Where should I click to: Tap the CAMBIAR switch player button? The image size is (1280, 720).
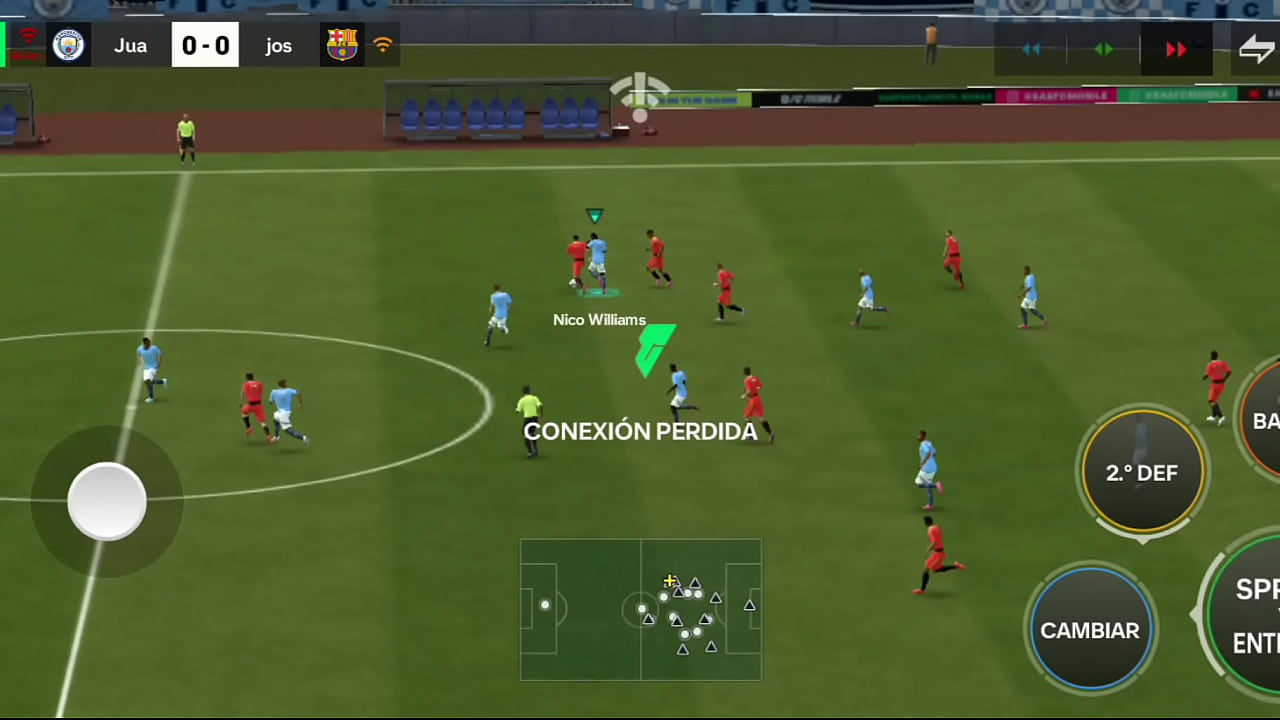point(1090,630)
